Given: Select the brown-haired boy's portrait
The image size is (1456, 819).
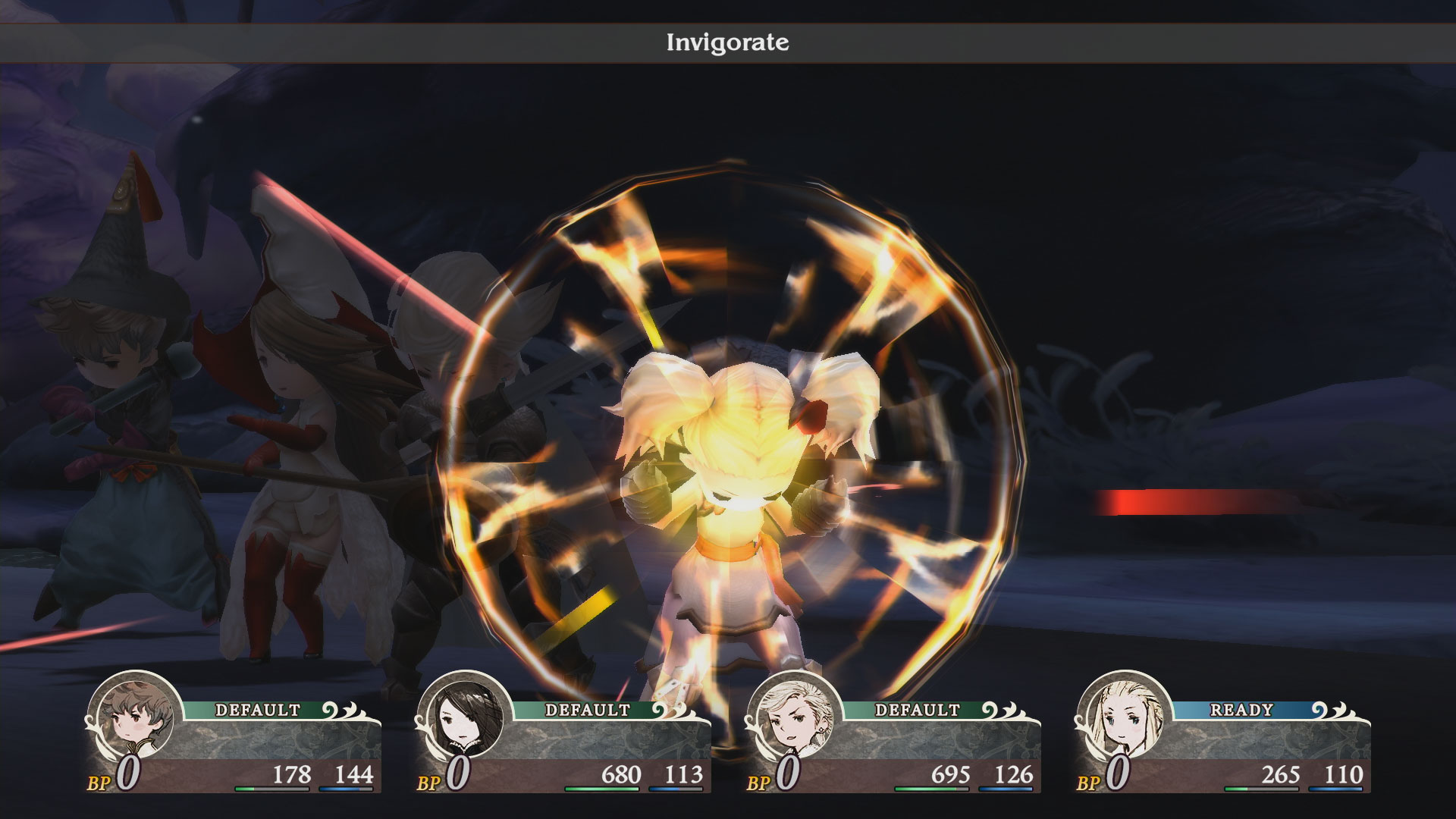Looking at the screenshot, I should coord(133,717).
